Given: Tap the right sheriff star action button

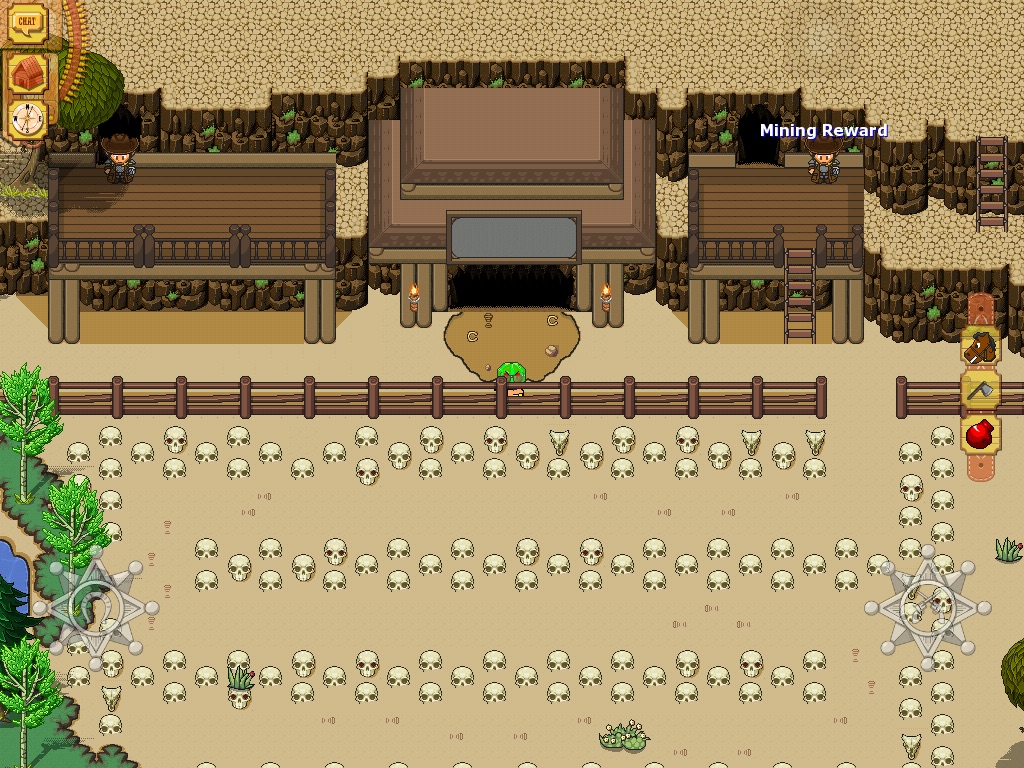Looking at the screenshot, I should coord(928,608).
